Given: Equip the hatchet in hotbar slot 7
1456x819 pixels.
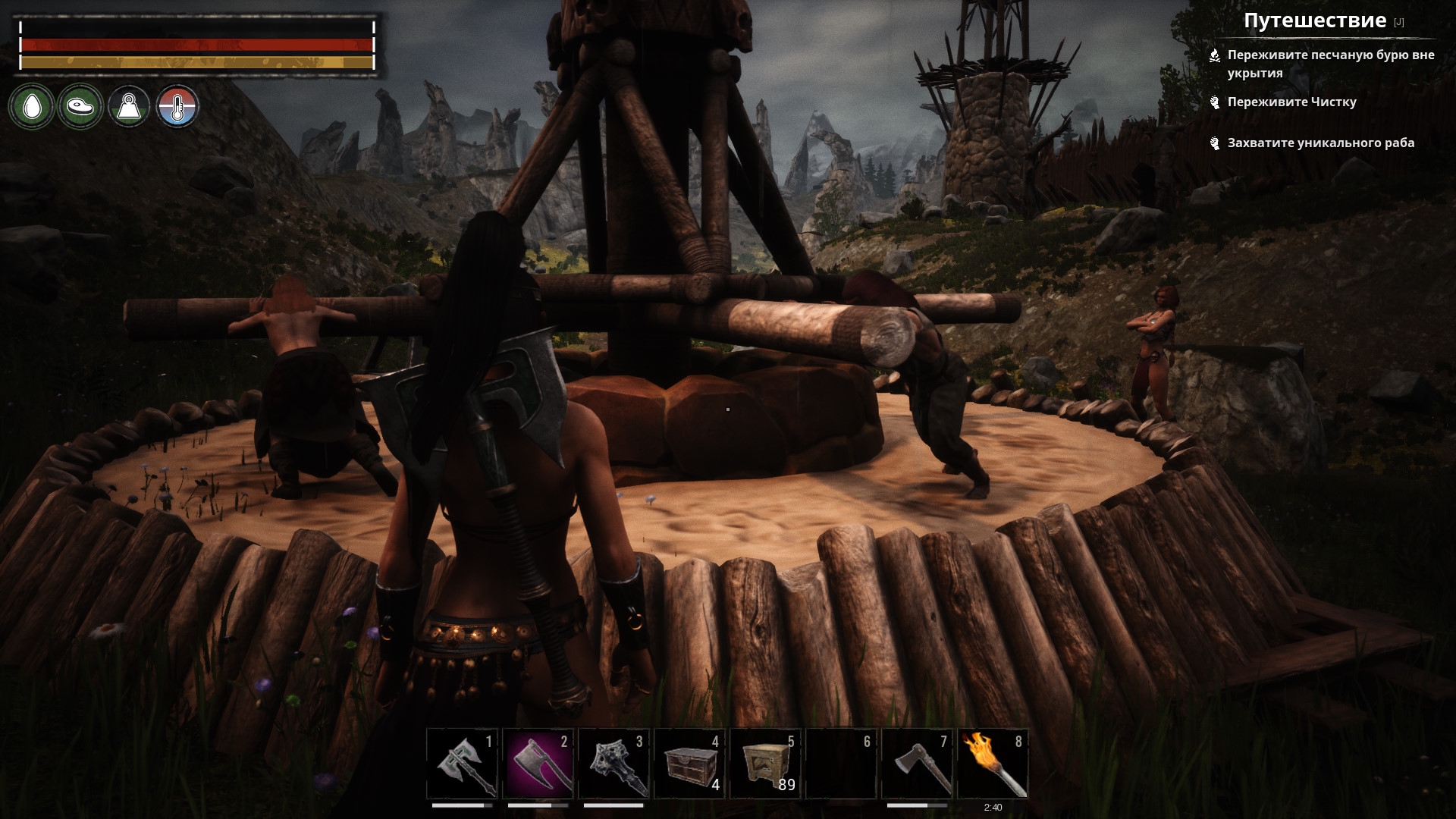Looking at the screenshot, I should click(x=917, y=764).
